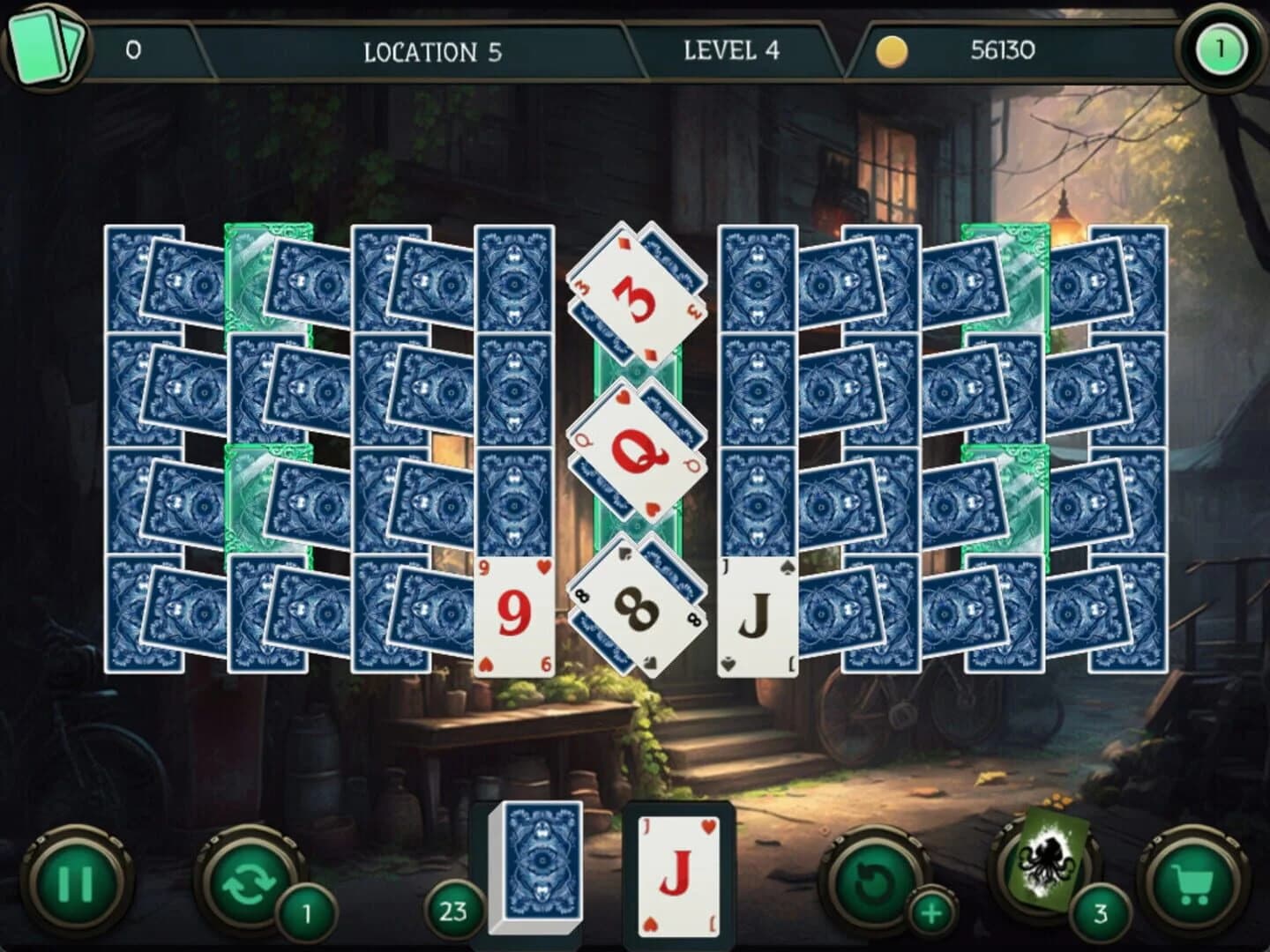Click the gold coin icon in the top bar
The image size is (1270, 952).
[891, 51]
